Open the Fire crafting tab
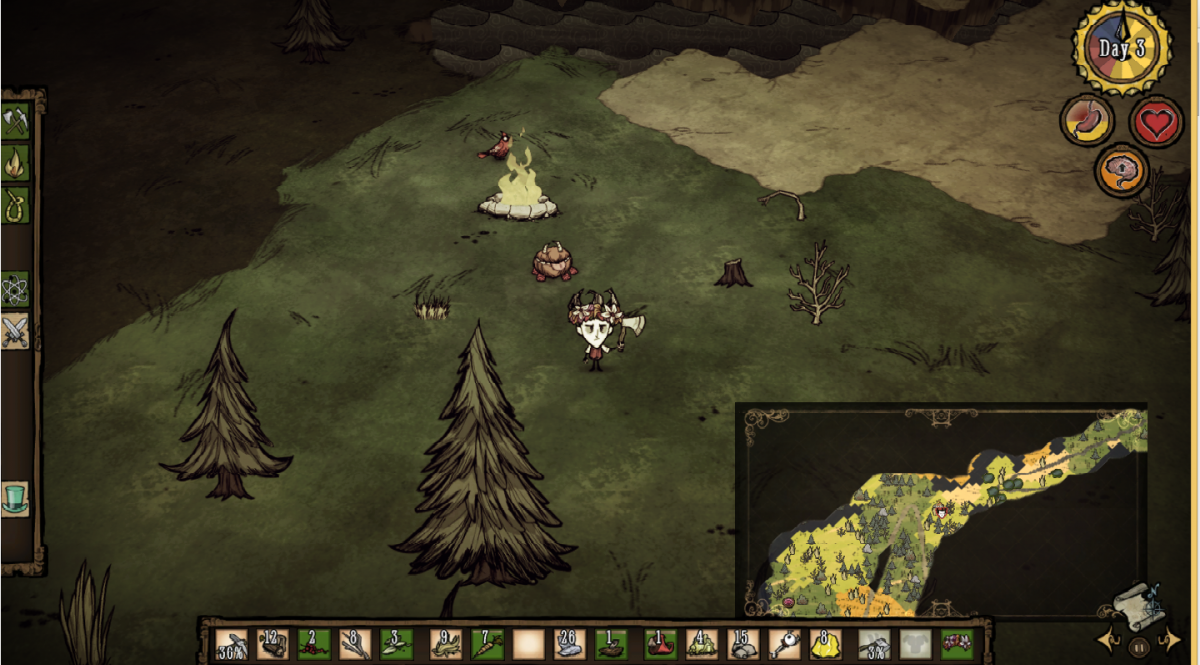 15,162
